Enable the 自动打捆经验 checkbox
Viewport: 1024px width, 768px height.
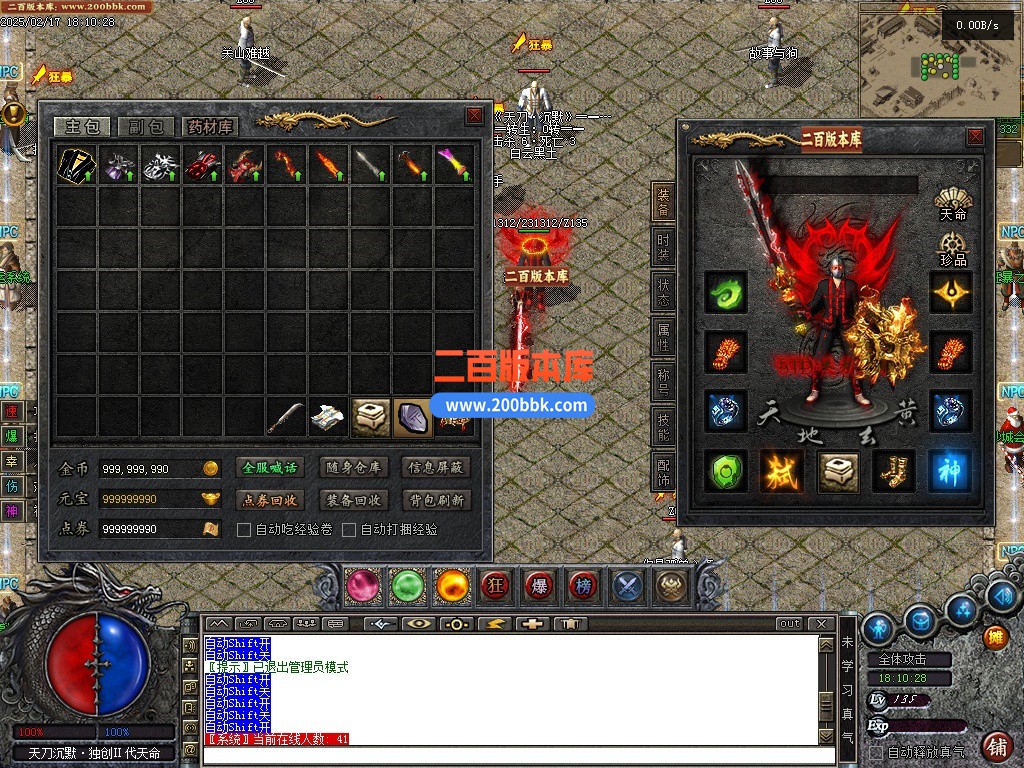coord(349,530)
